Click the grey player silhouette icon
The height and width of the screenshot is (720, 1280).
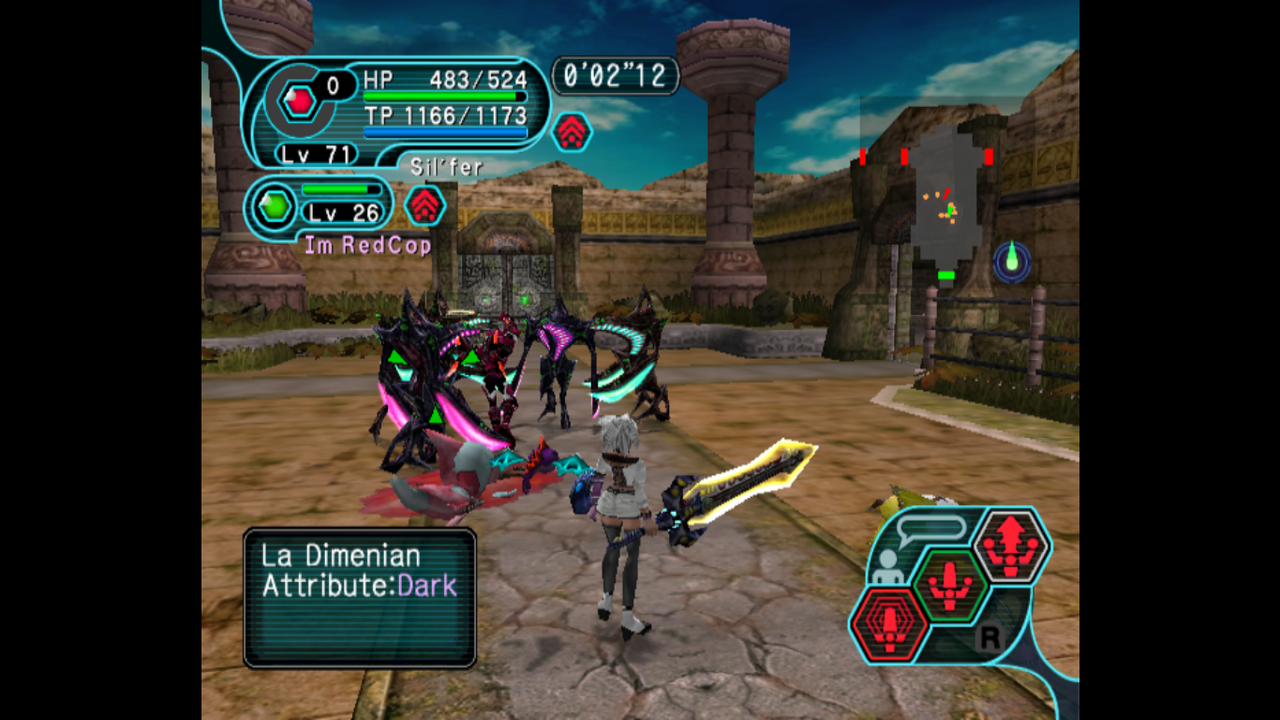click(886, 568)
